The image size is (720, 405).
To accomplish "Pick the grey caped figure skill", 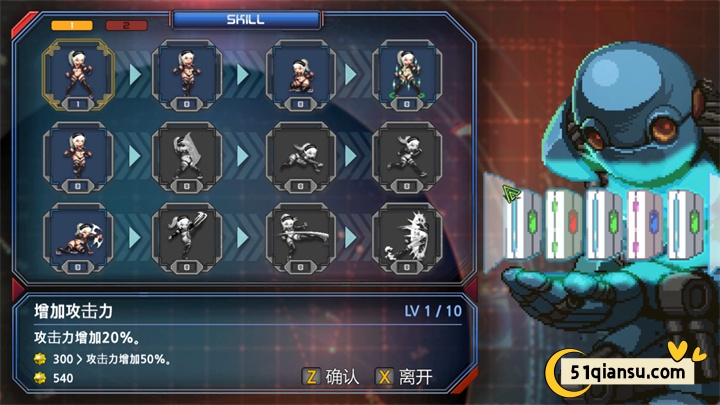I will [188, 156].
